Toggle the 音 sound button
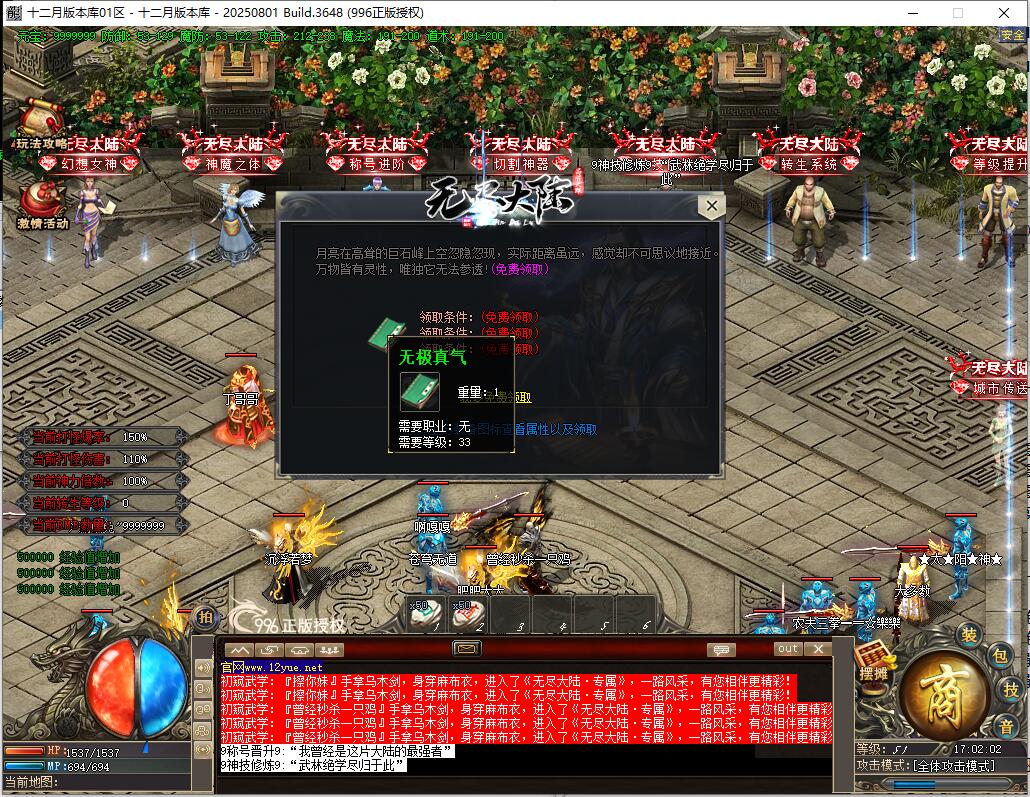 pos(1005,725)
